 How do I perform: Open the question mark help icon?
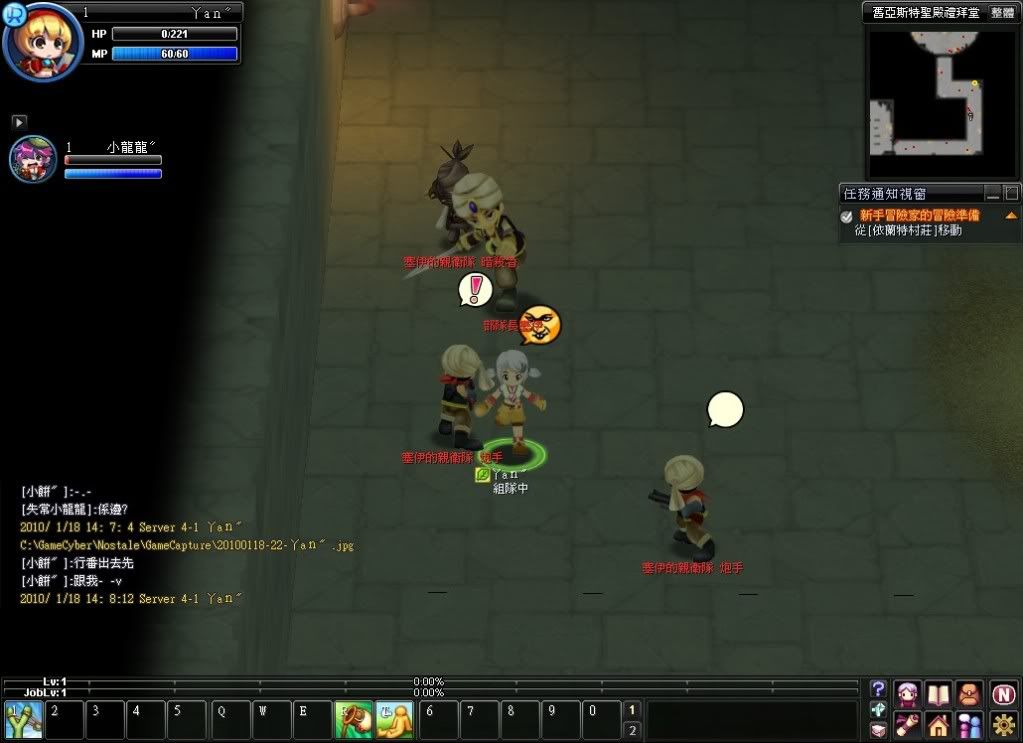point(878,689)
